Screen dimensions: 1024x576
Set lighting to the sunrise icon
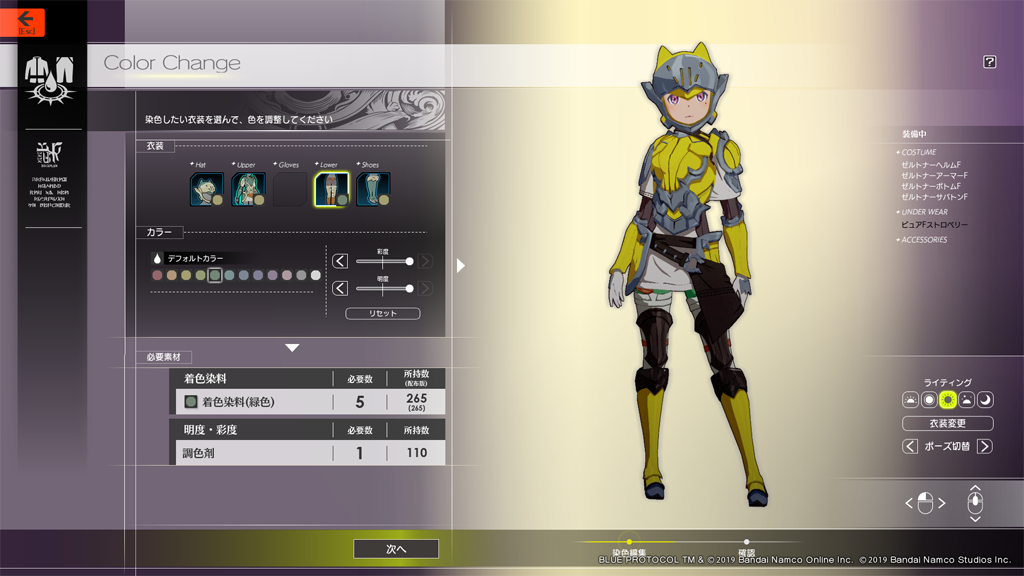point(910,400)
